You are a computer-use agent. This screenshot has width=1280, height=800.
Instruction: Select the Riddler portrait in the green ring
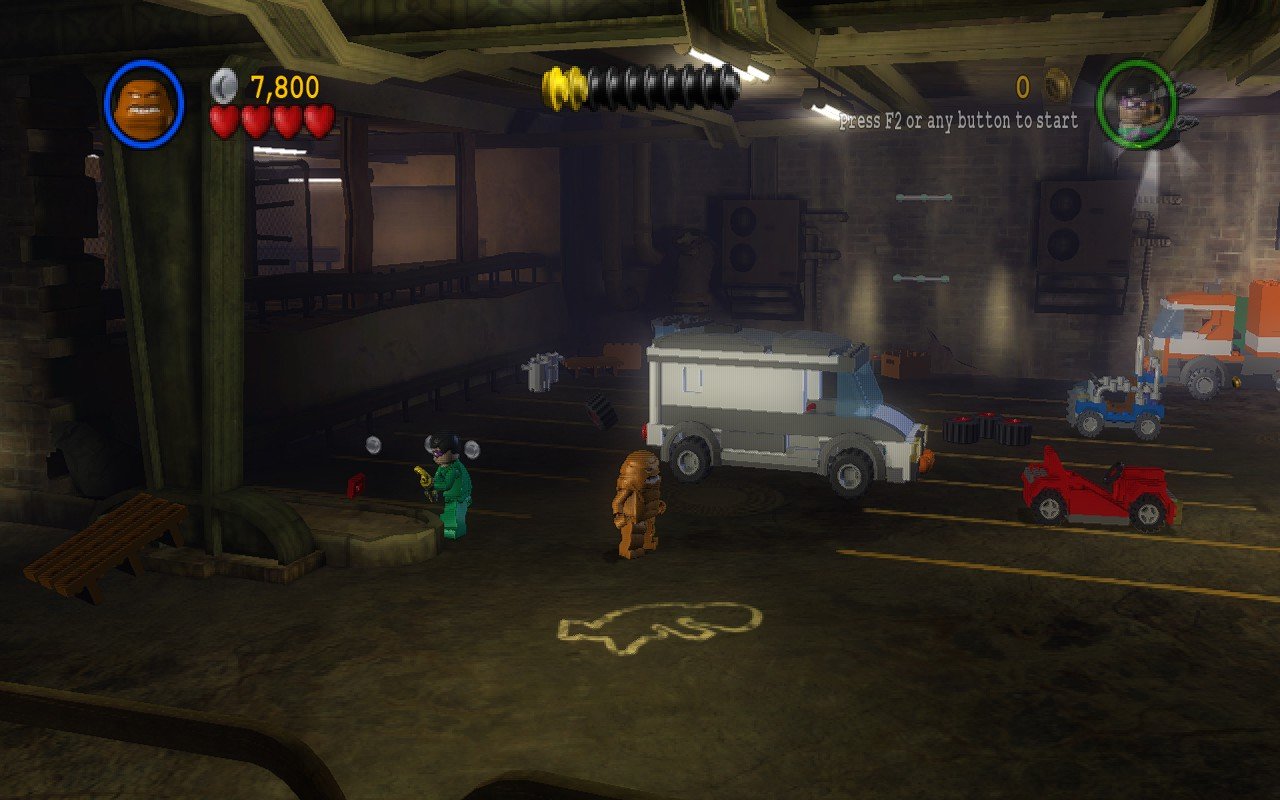(x=1136, y=104)
